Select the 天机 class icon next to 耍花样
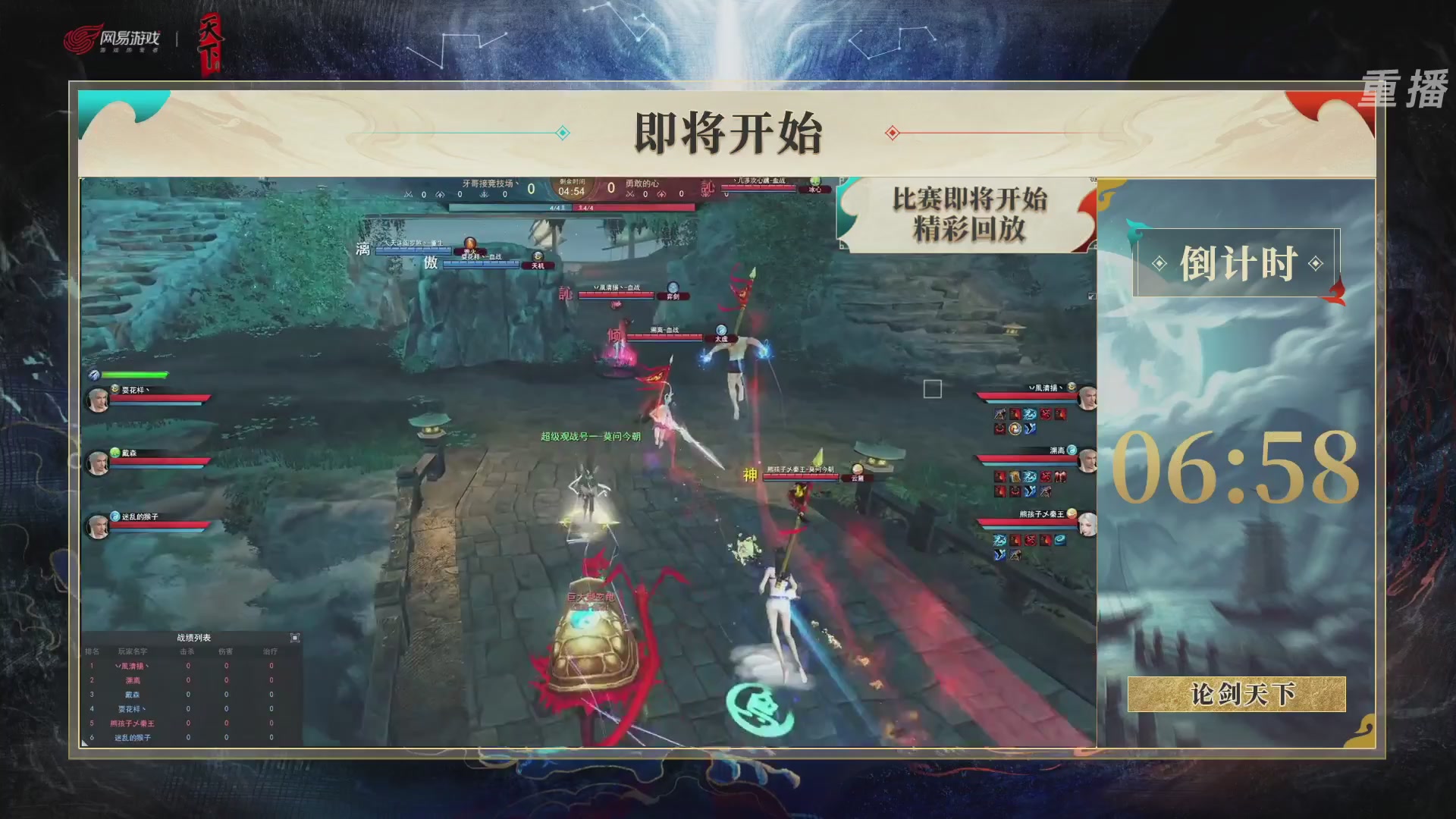The image size is (1456, 819). coord(538,256)
